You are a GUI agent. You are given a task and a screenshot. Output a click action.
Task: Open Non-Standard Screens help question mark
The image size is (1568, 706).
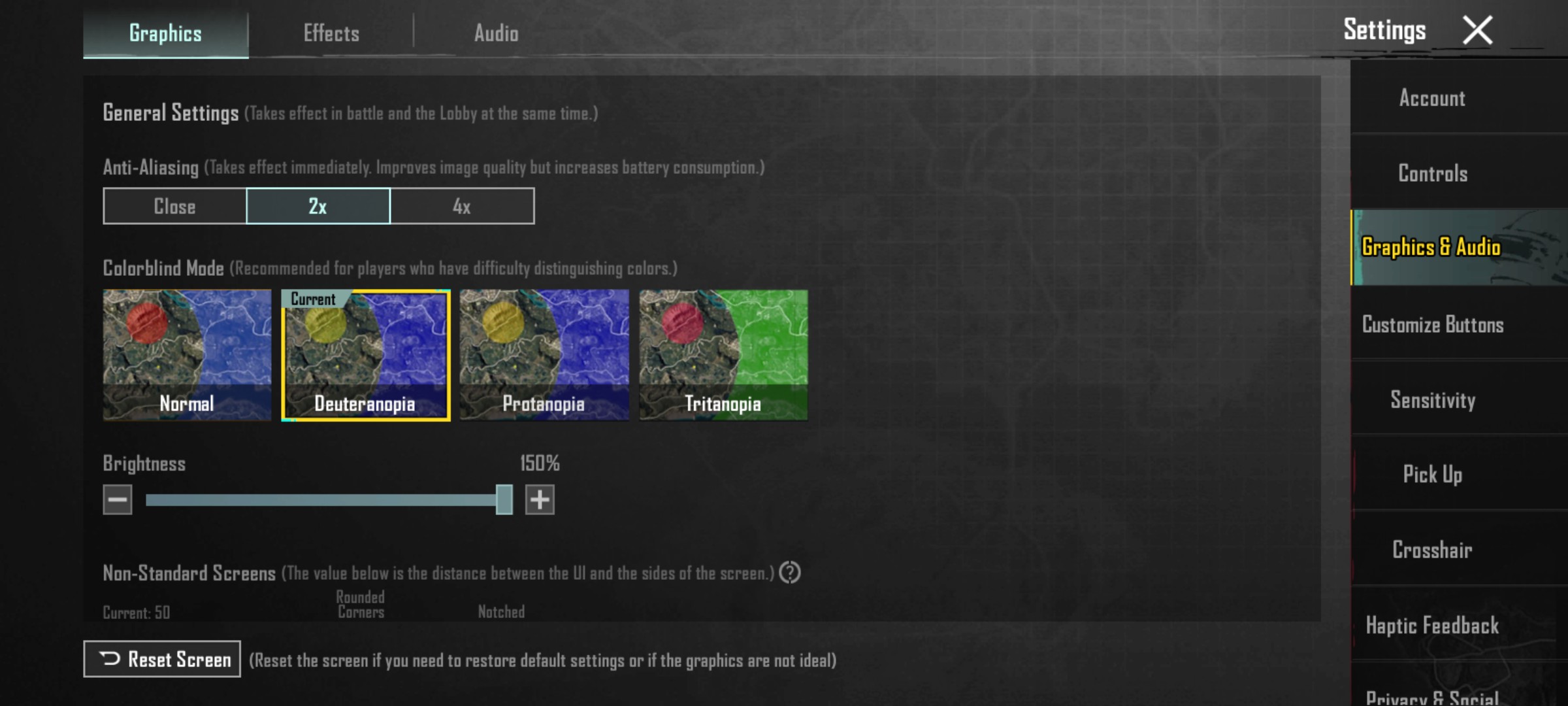point(791,574)
